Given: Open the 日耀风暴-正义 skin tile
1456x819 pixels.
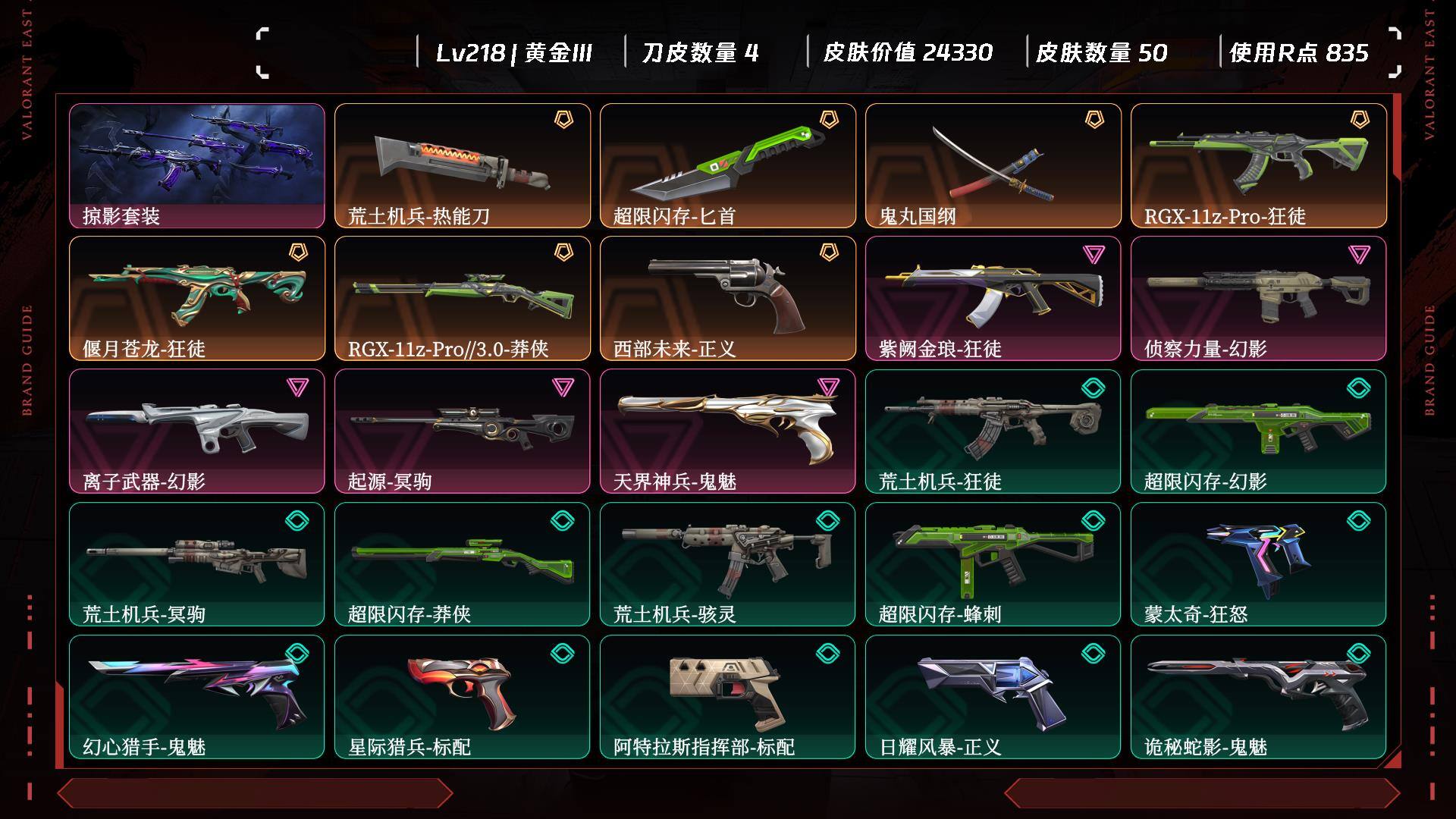Looking at the screenshot, I should coord(993,696).
